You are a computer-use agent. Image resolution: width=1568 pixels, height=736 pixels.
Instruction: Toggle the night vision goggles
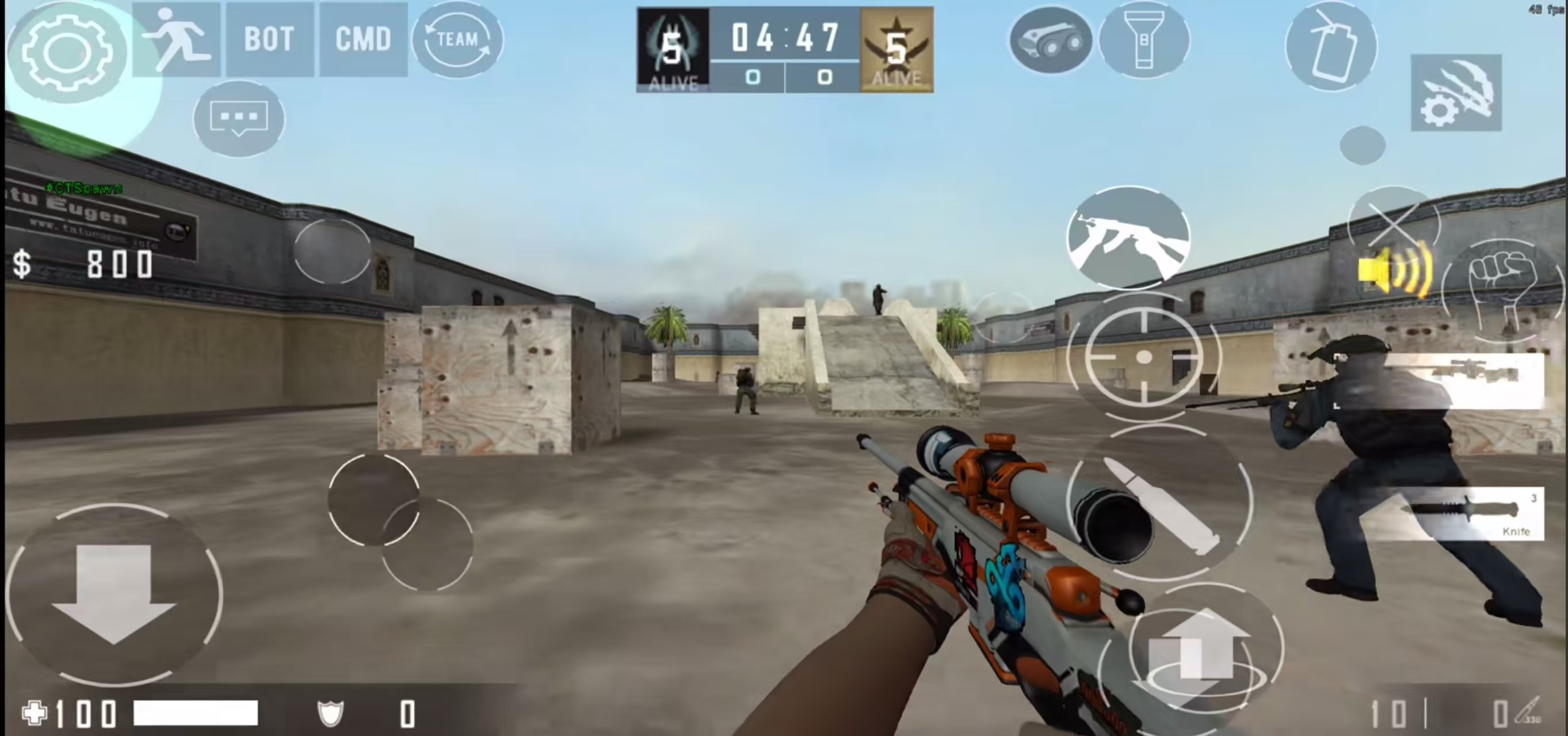(1051, 41)
